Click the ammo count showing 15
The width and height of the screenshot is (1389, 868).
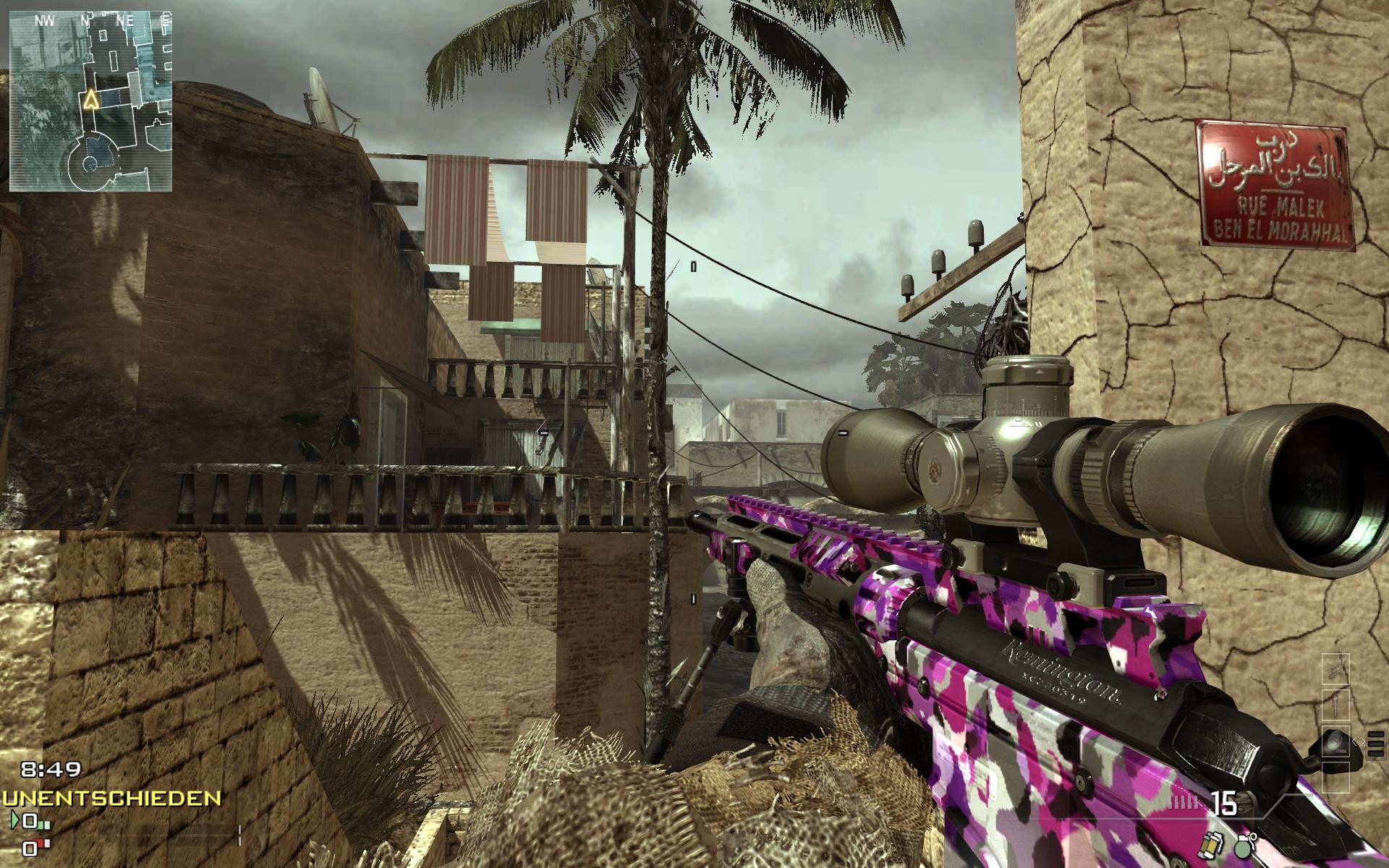(x=1225, y=804)
